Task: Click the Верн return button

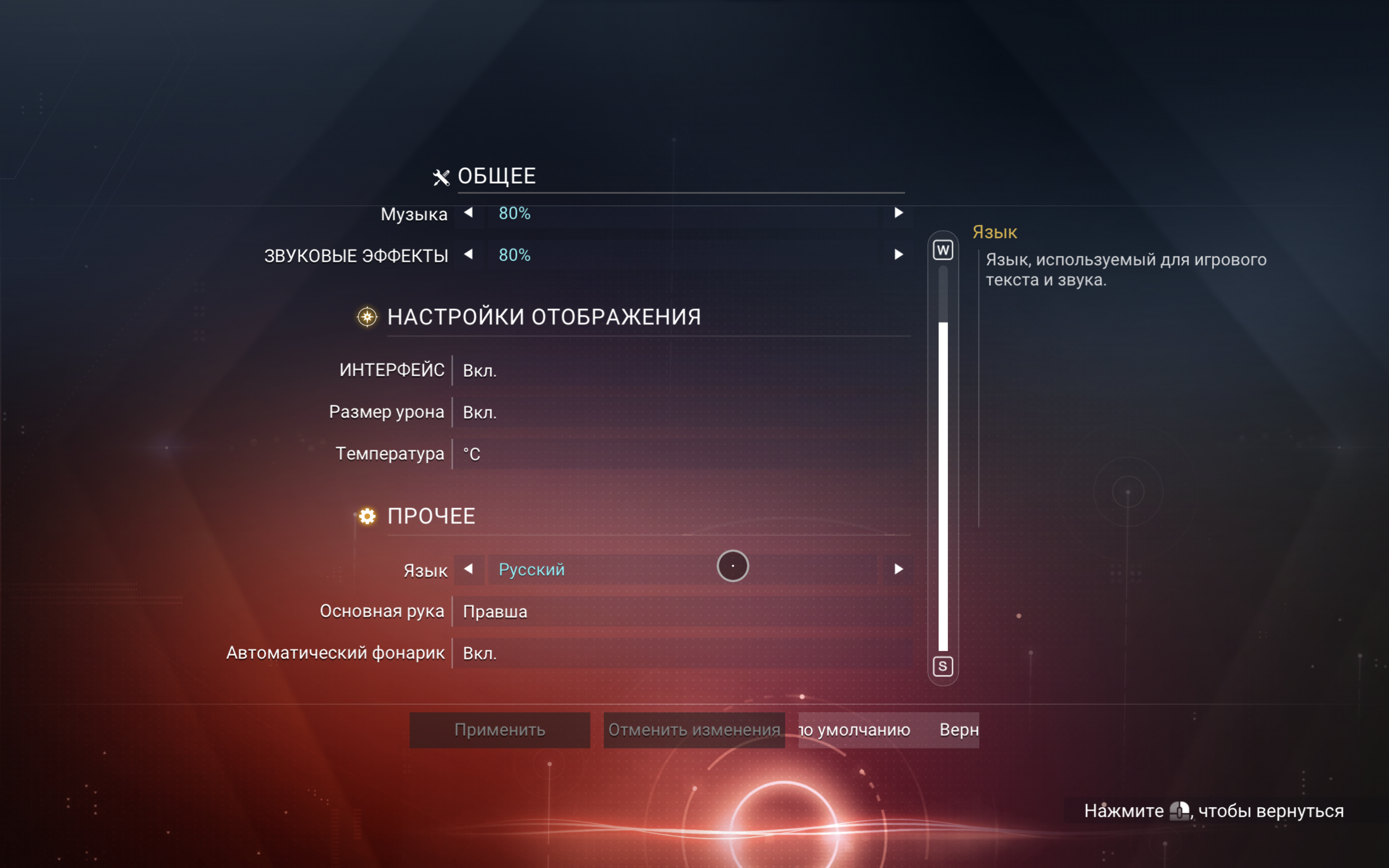Action: point(957,730)
